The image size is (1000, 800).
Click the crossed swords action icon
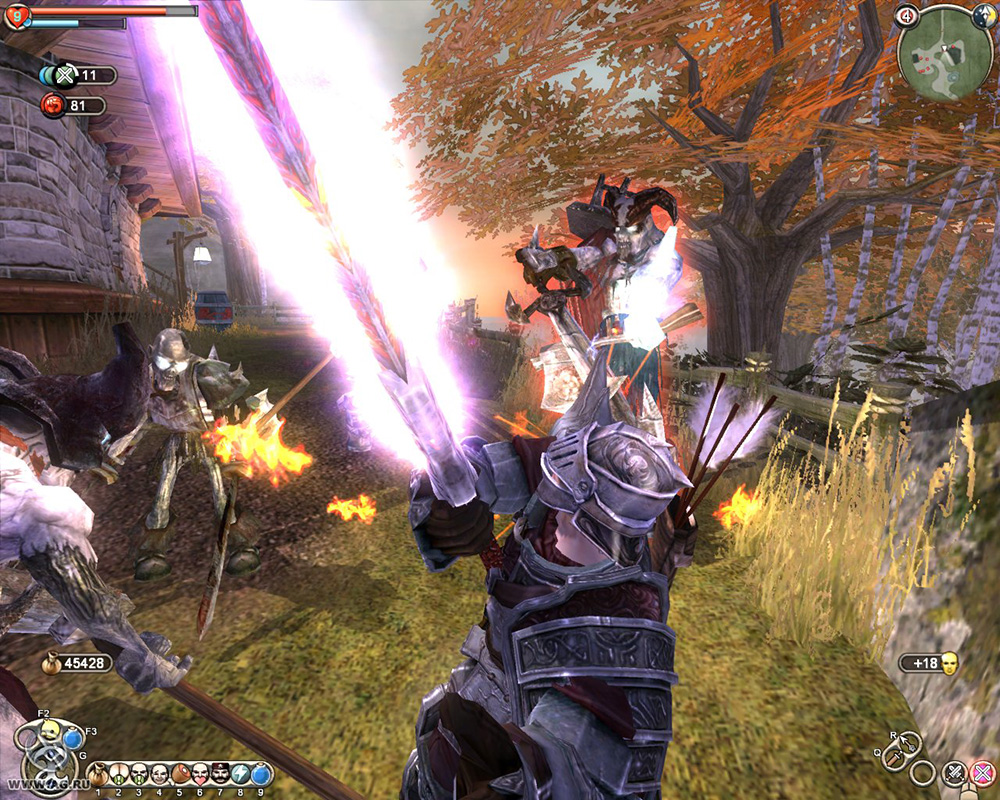(x=955, y=772)
